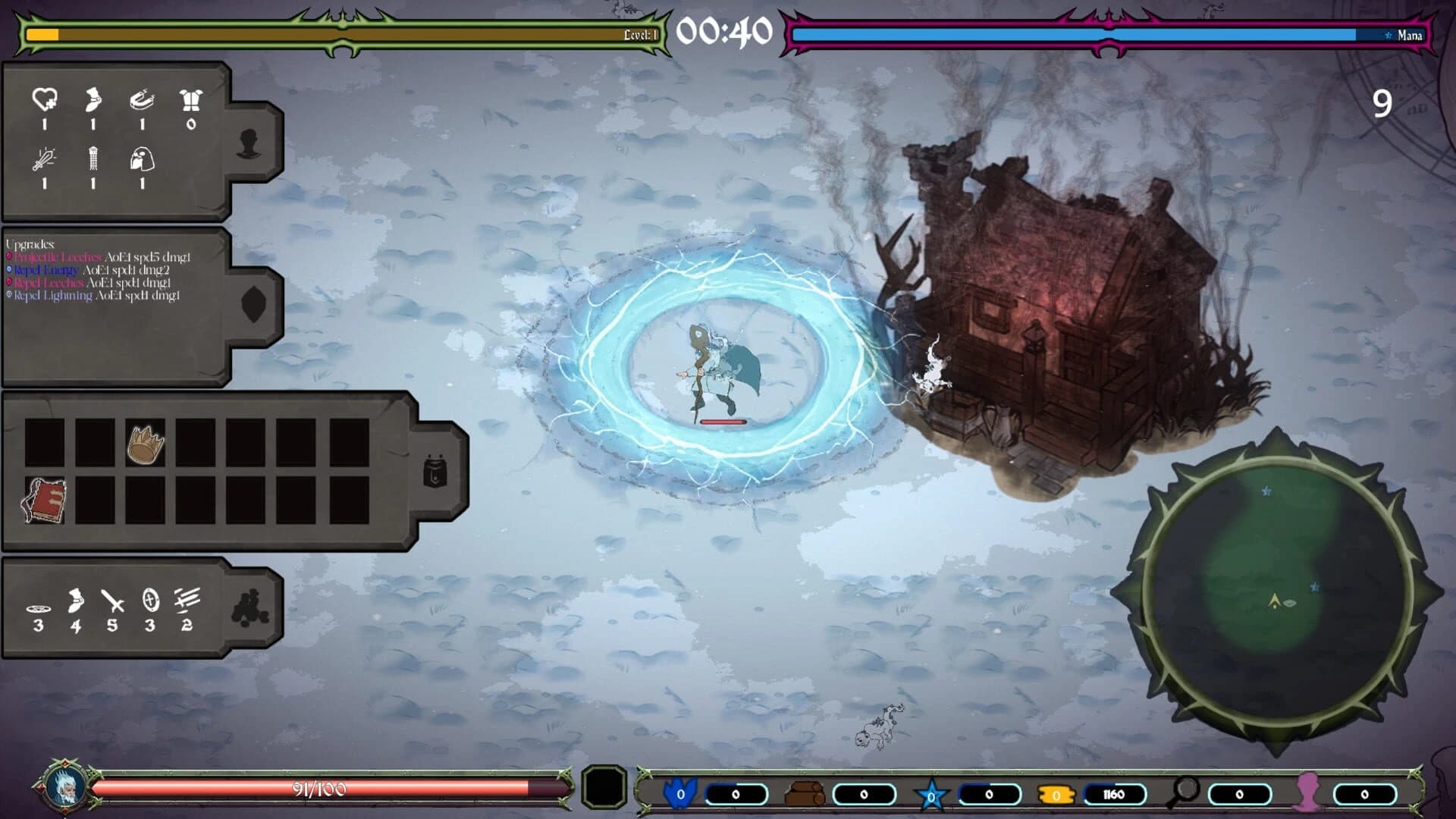
Task: Select the shield icon showing 3
Action: [x=149, y=600]
